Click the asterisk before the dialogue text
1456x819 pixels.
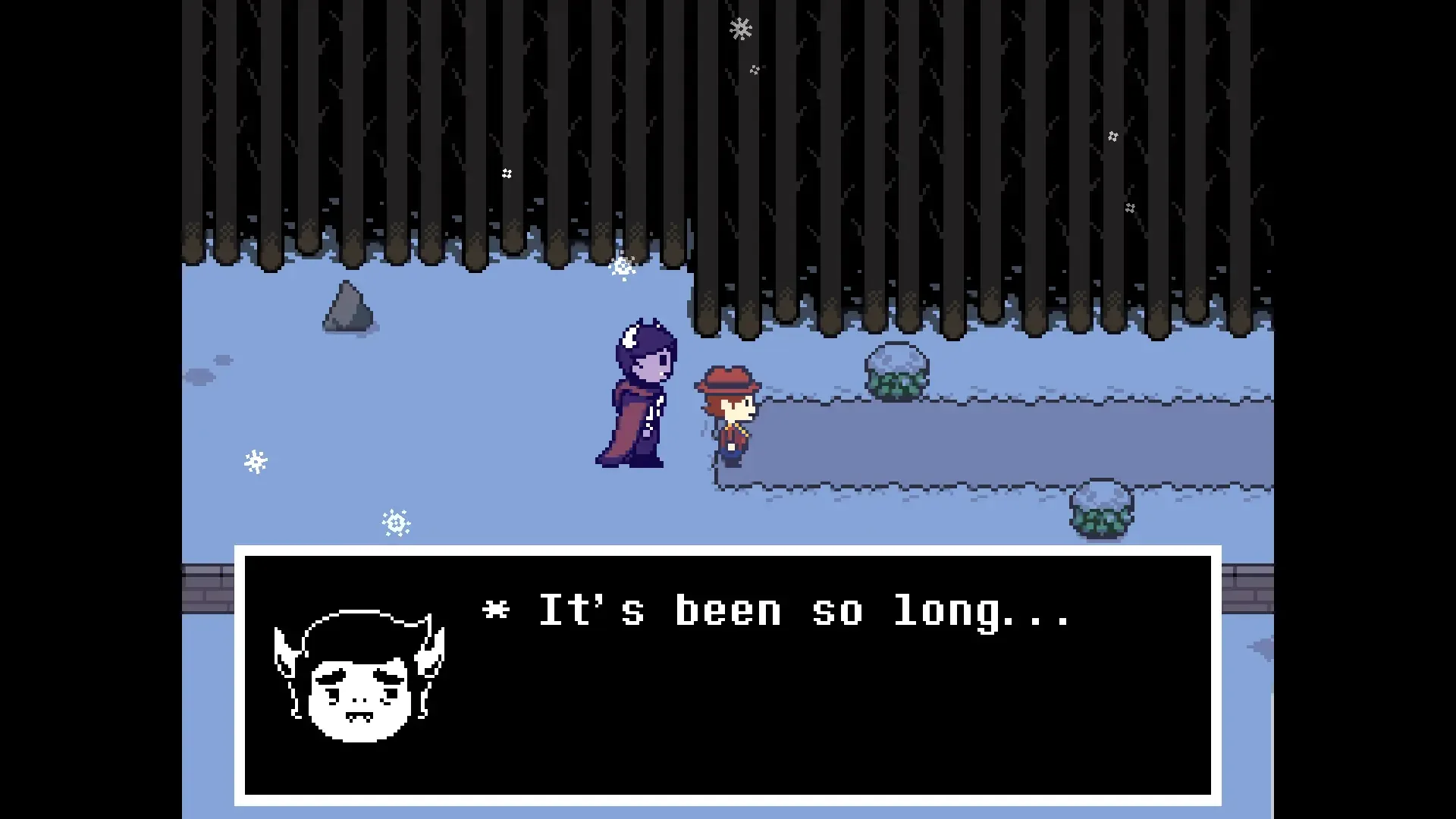496,610
